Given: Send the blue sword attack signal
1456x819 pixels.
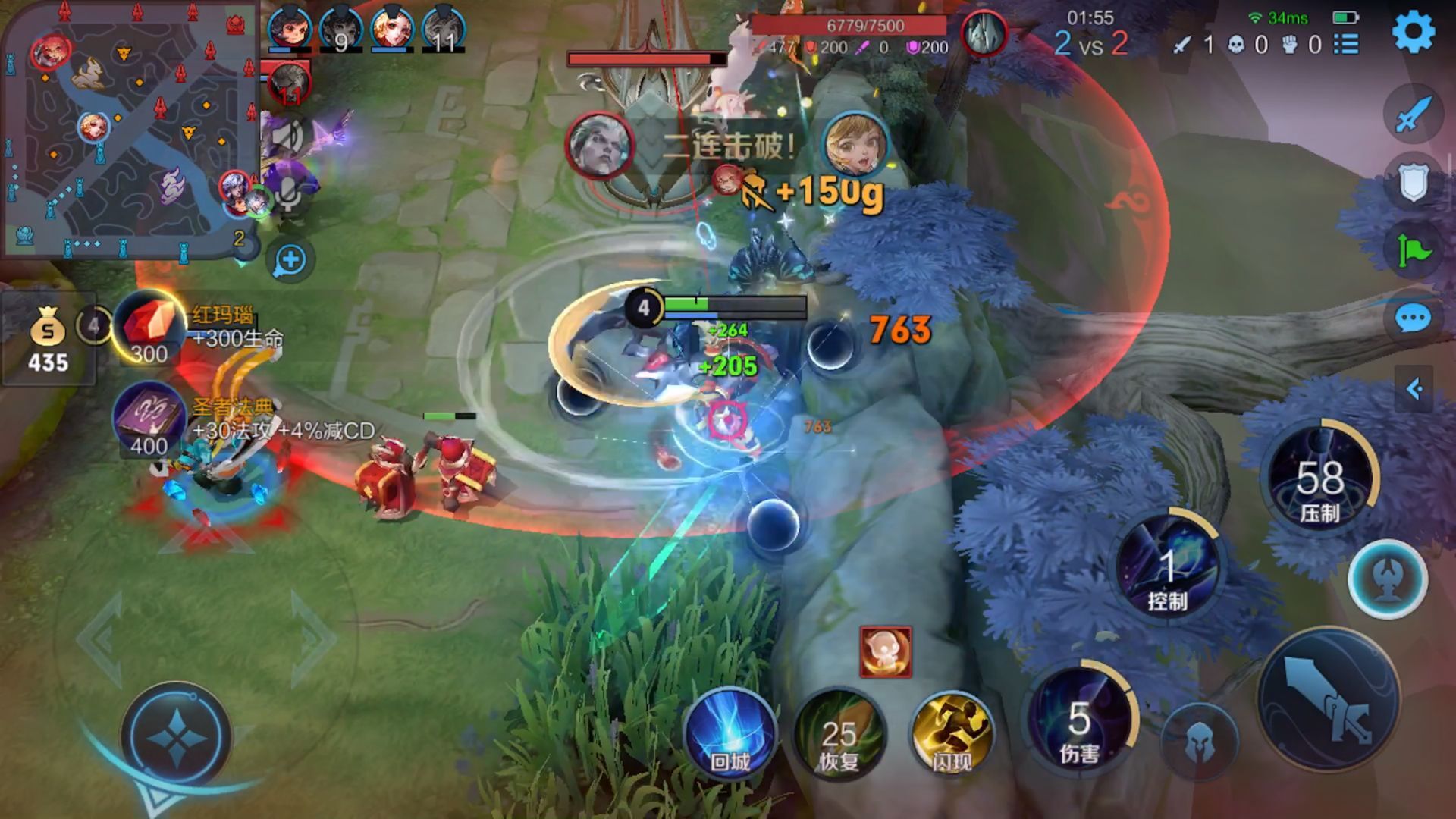Looking at the screenshot, I should tap(1413, 115).
